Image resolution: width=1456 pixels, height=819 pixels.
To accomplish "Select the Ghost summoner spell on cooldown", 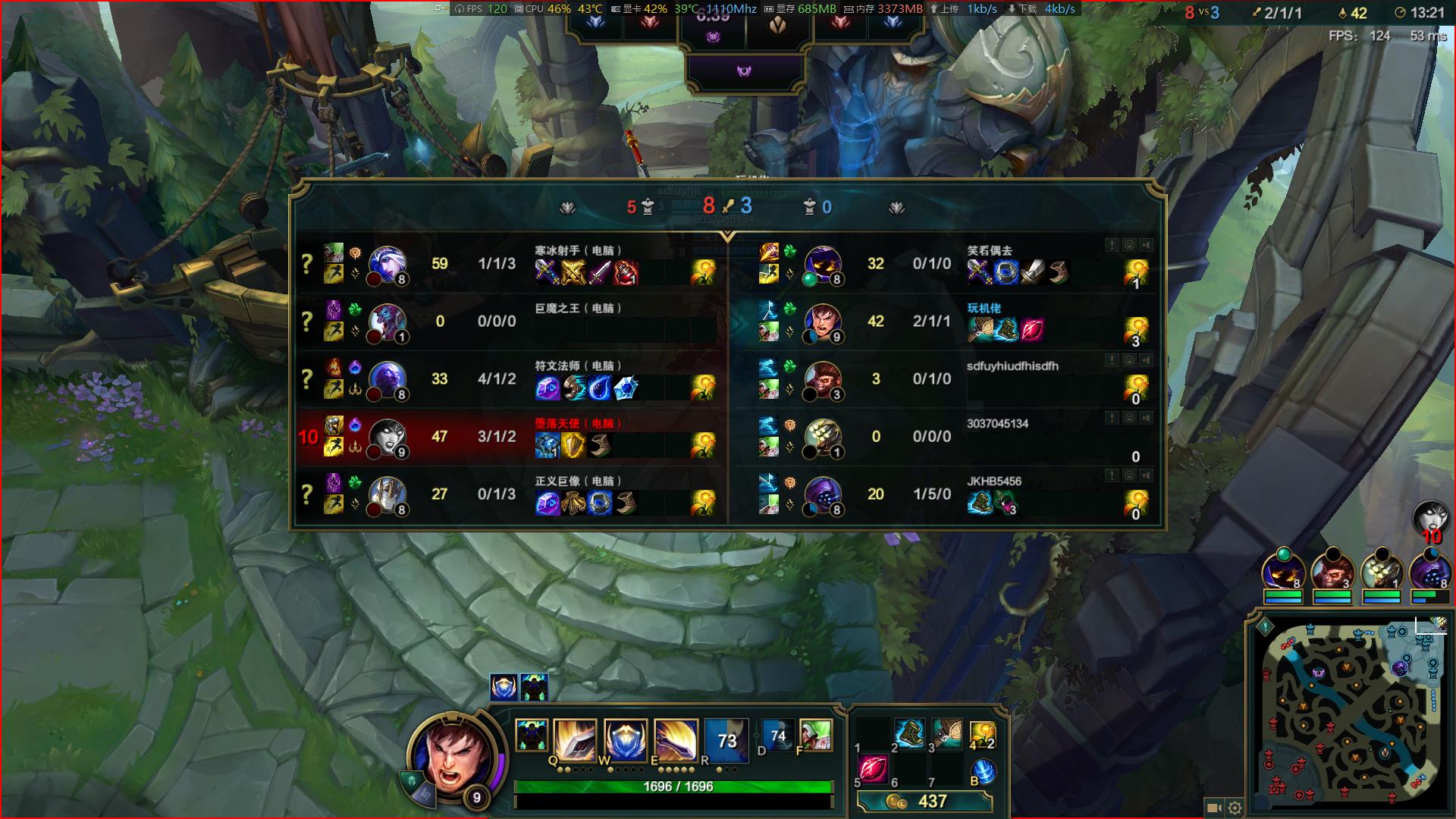I will pos(777,736).
